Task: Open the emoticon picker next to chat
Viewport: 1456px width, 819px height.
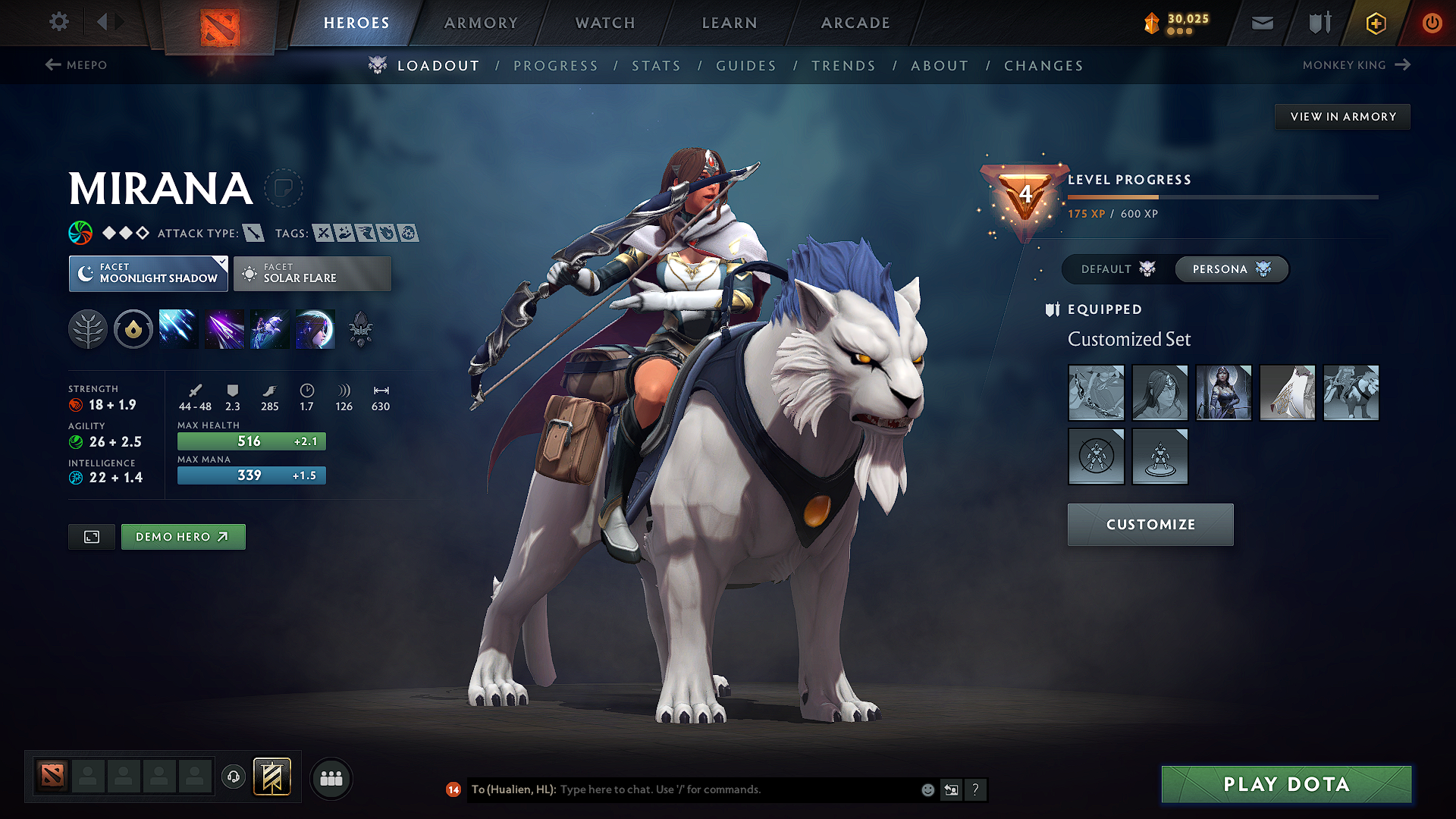Action: [x=927, y=789]
